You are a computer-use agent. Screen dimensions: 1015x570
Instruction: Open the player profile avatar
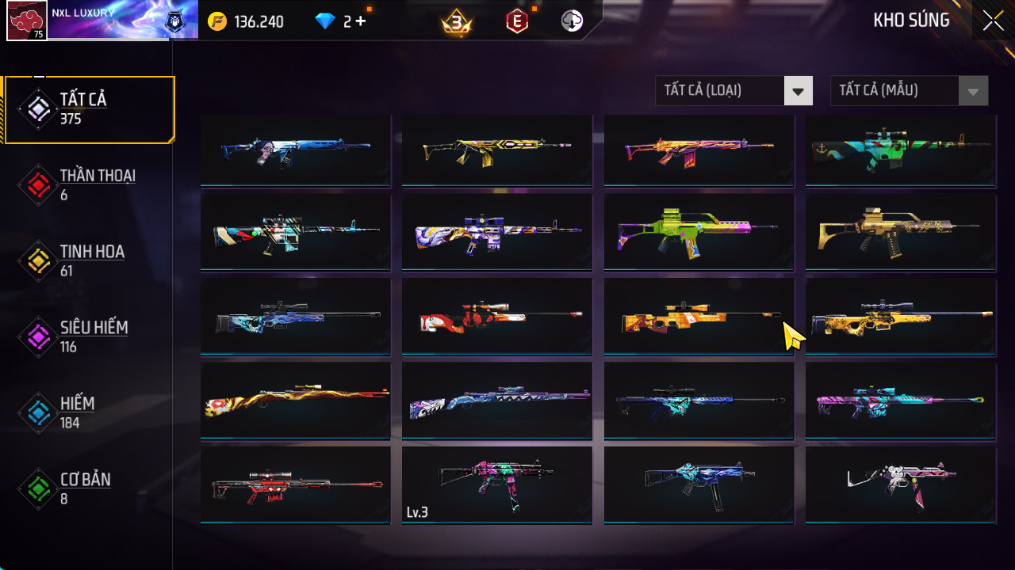[26, 20]
